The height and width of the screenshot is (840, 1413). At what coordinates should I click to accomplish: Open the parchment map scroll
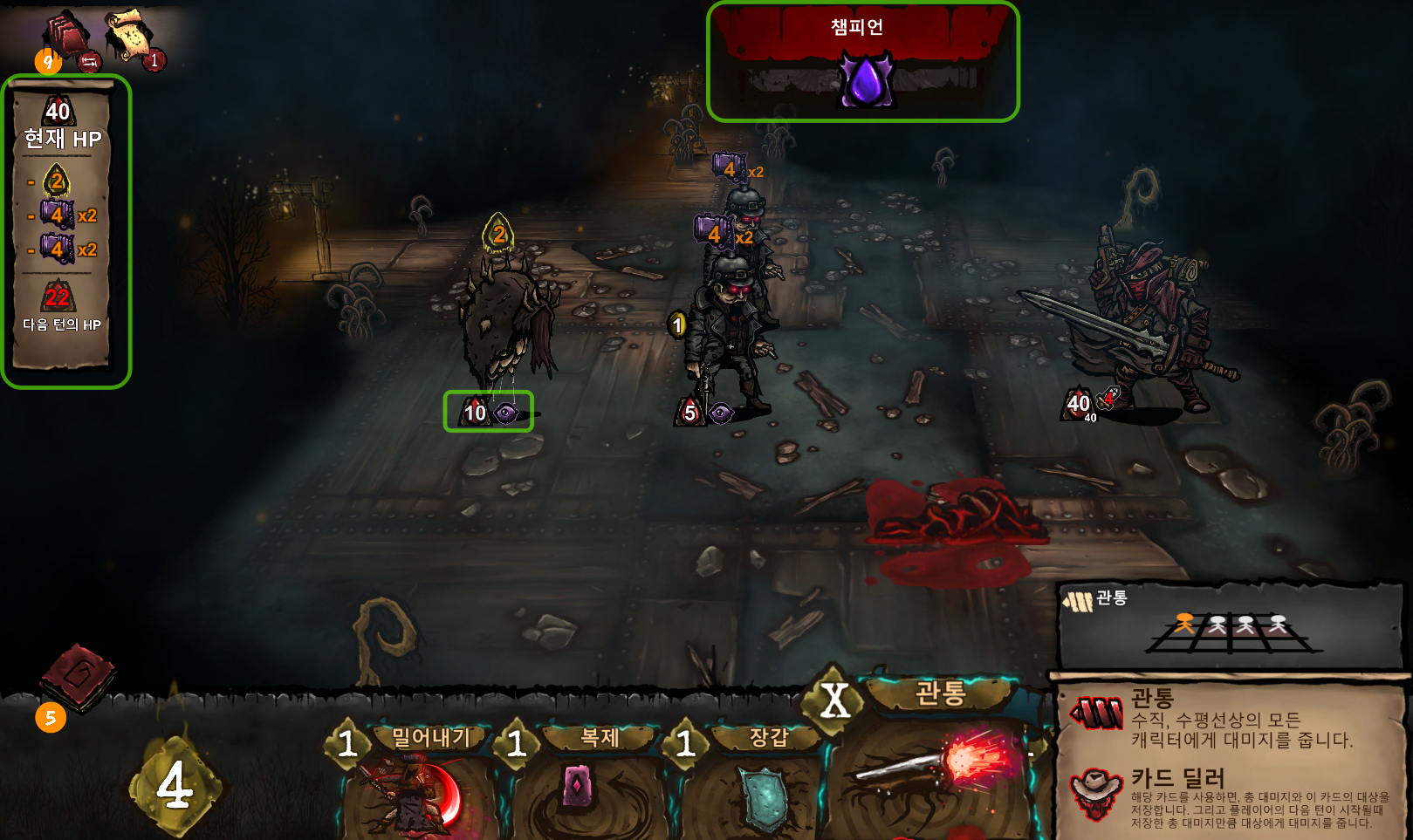pos(127,35)
